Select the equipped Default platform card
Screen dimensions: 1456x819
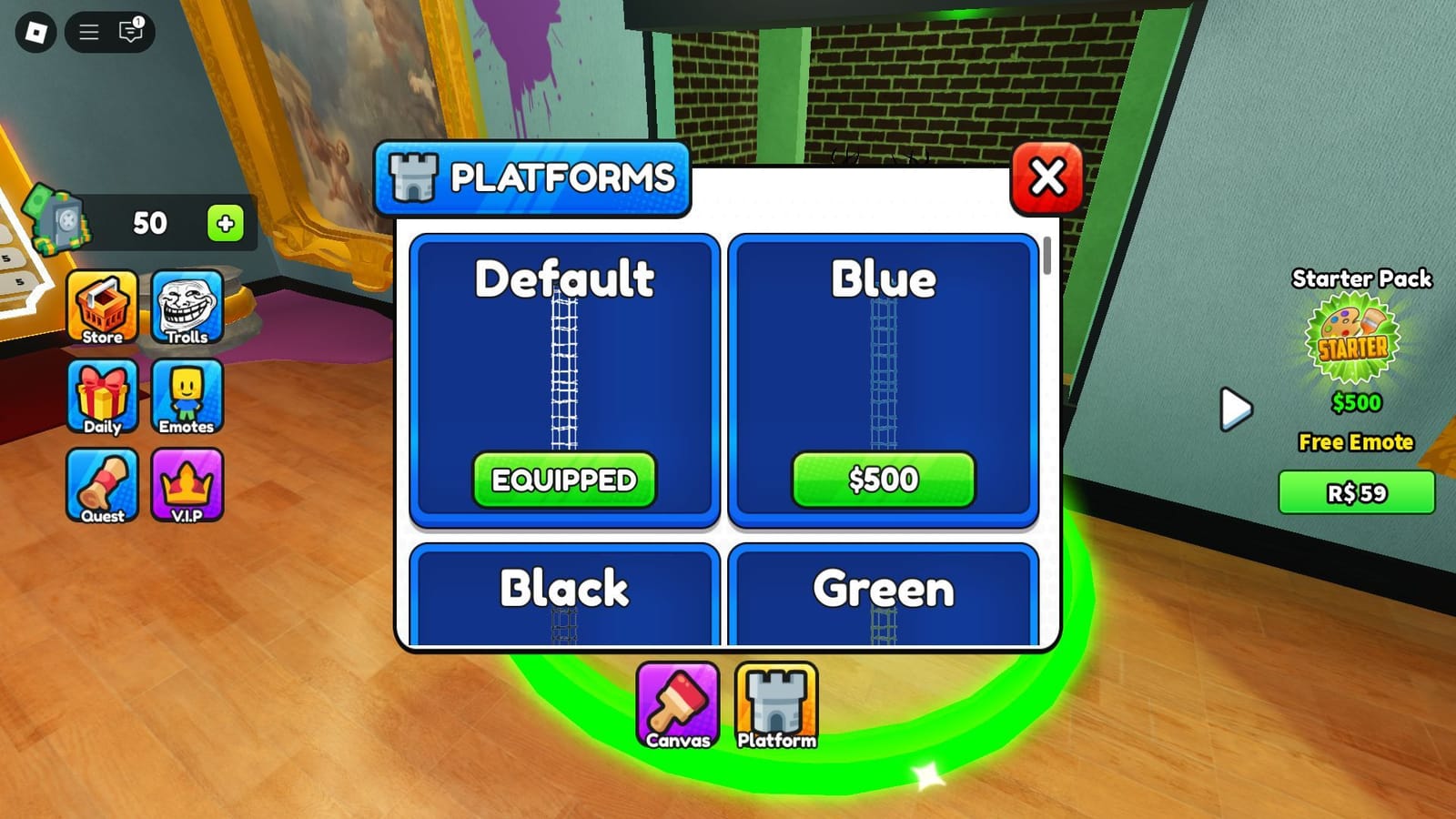coord(563,379)
